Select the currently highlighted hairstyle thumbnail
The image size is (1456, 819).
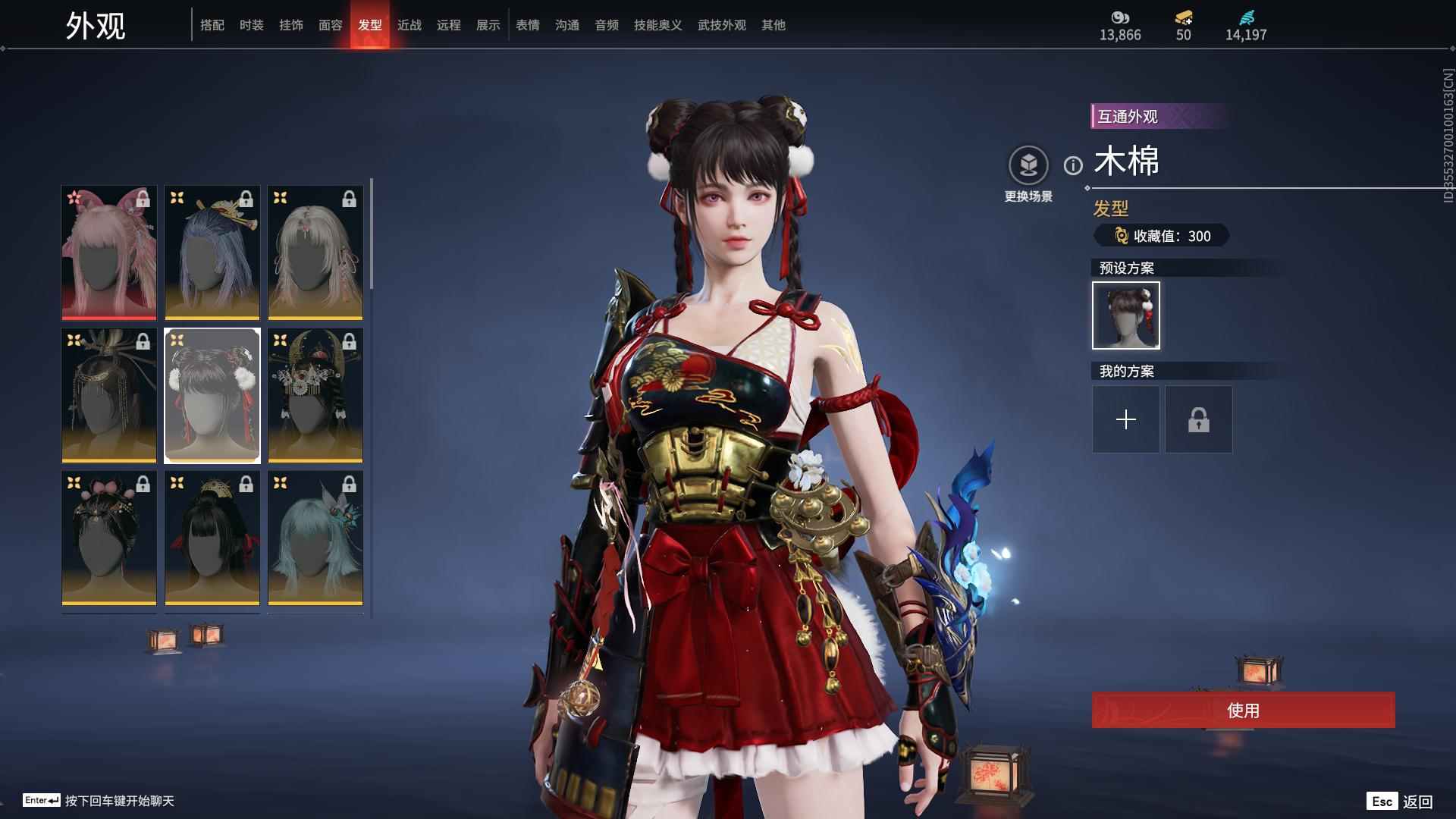[x=212, y=394]
